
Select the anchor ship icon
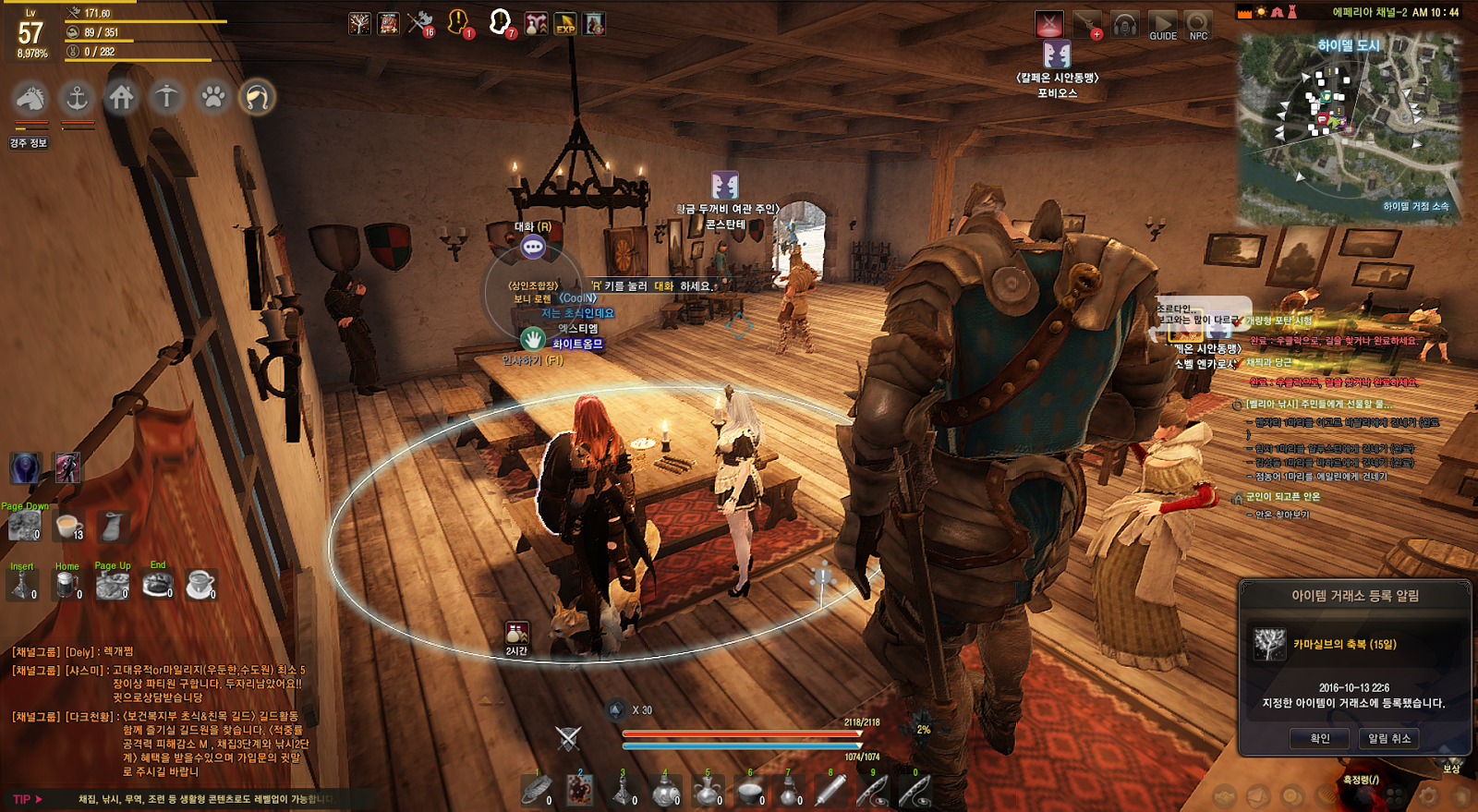[x=77, y=97]
